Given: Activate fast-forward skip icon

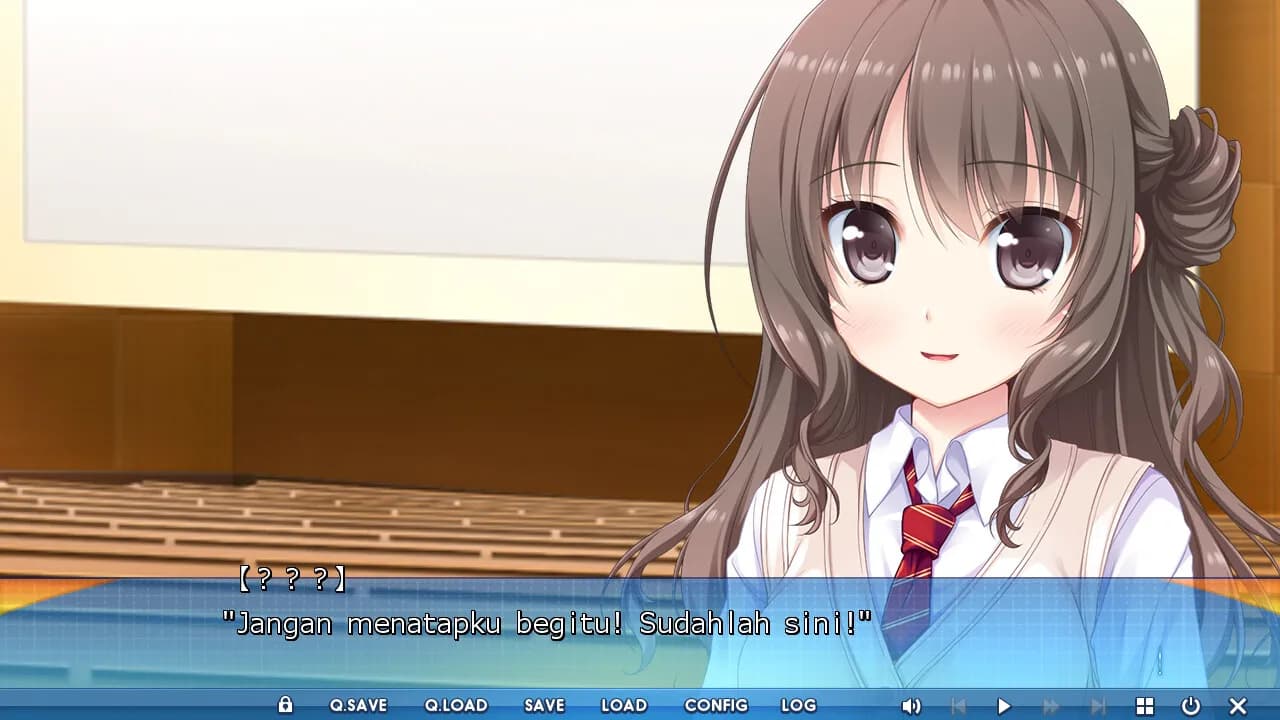Looking at the screenshot, I should [1053, 705].
